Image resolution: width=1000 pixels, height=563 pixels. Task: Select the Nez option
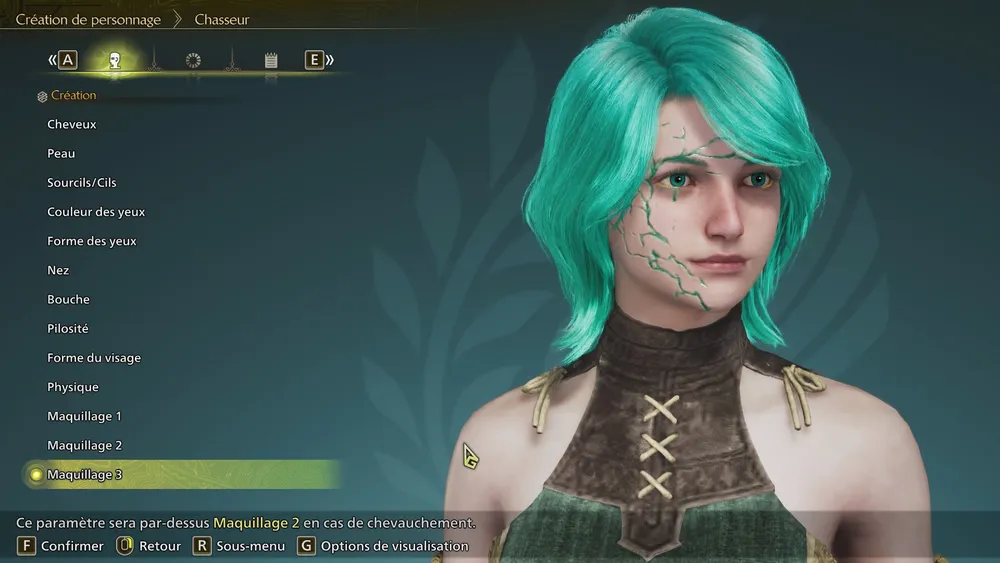click(58, 270)
